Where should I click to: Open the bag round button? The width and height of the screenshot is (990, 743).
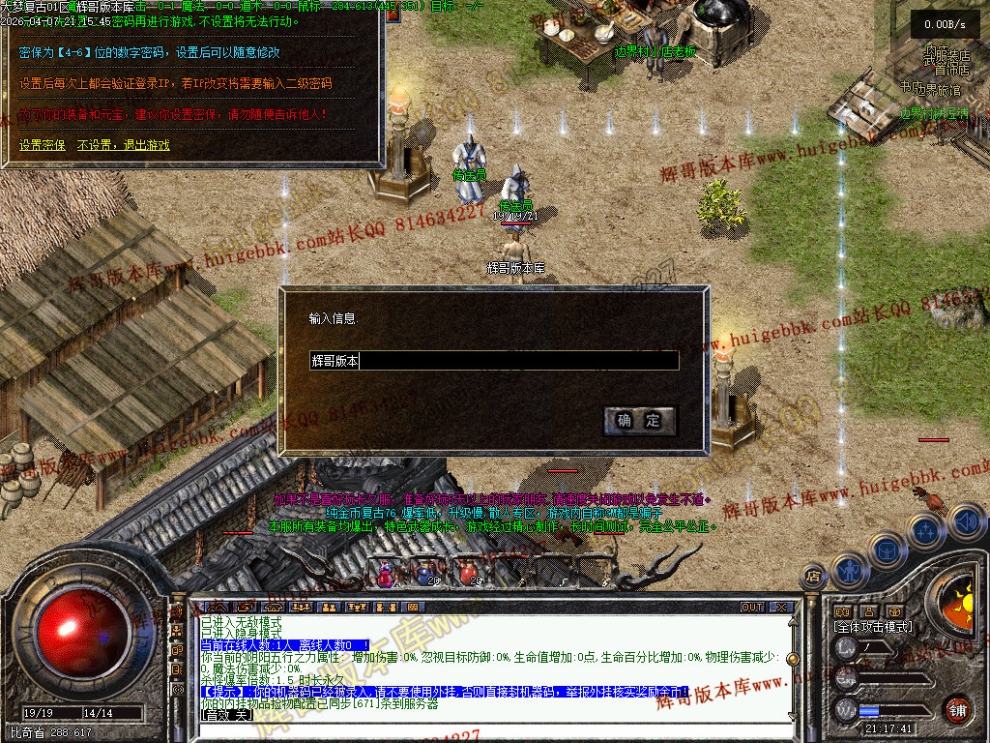coord(886,549)
